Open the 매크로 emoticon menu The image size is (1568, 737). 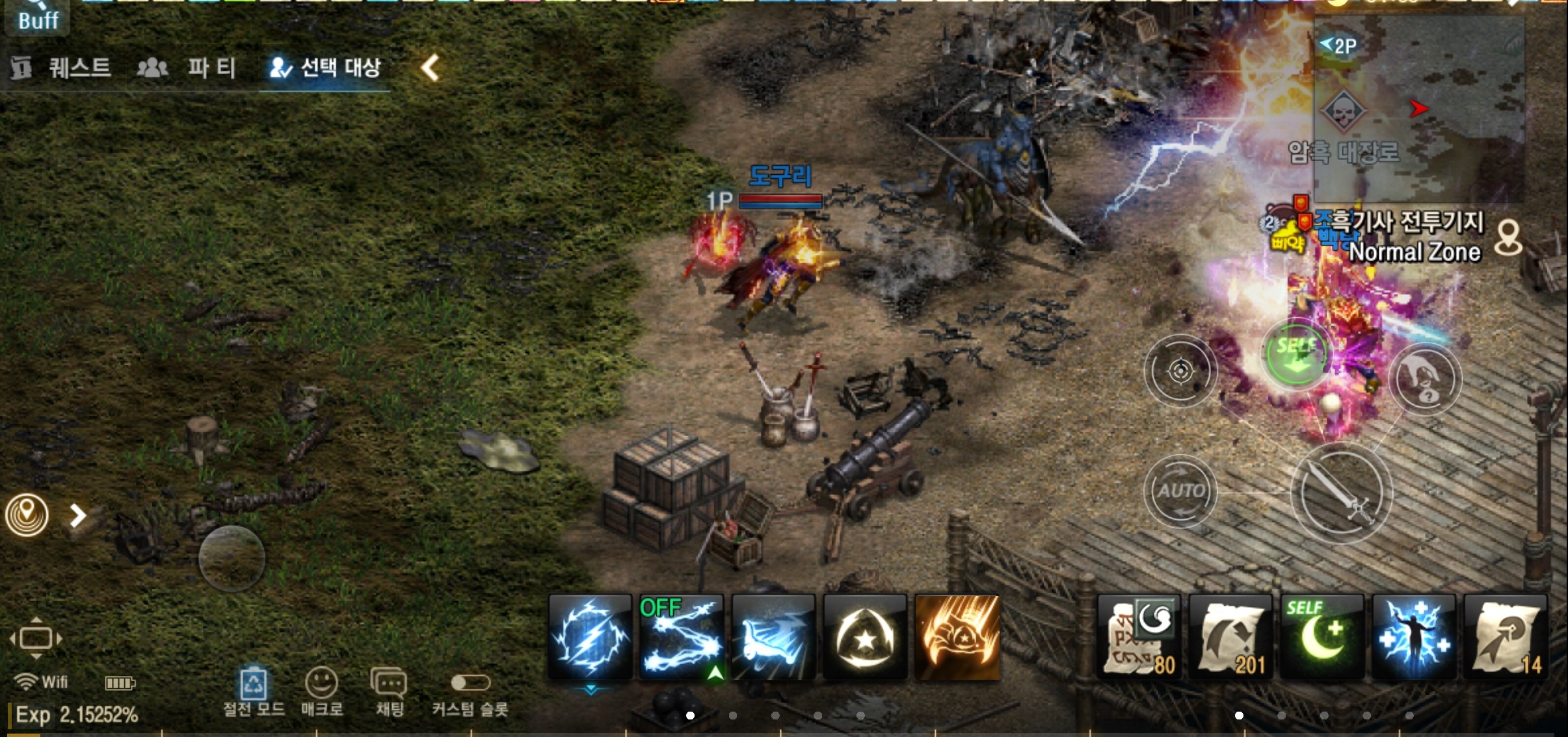321,692
